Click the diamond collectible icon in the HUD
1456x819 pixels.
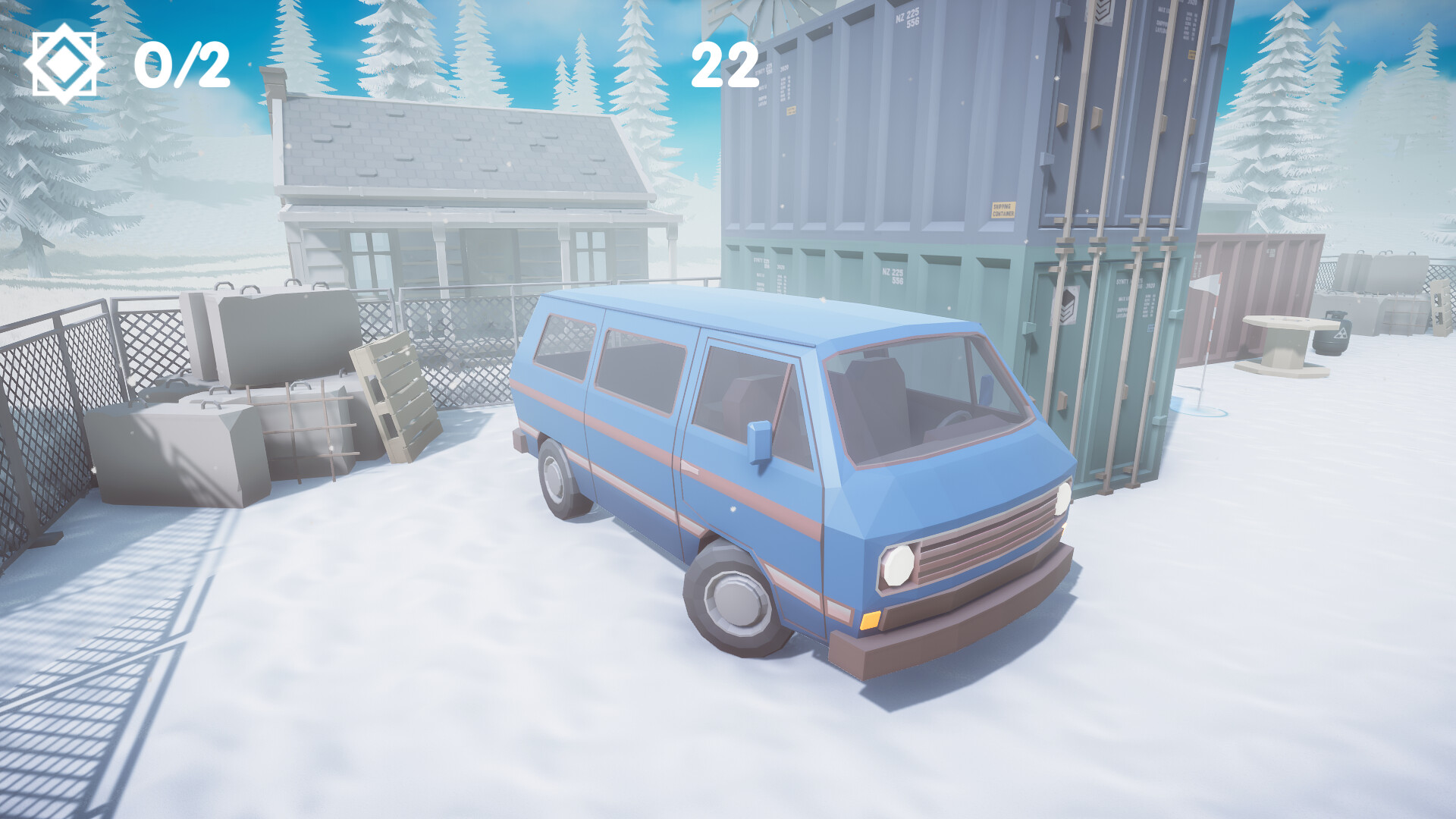coord(64,61)
